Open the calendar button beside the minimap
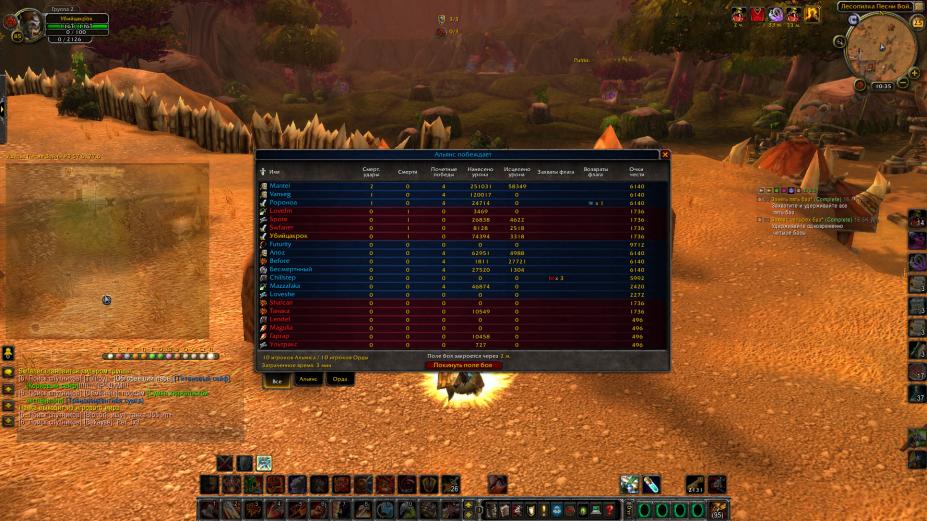This screenshot has width=927, height=521. (x=918, y=22)
